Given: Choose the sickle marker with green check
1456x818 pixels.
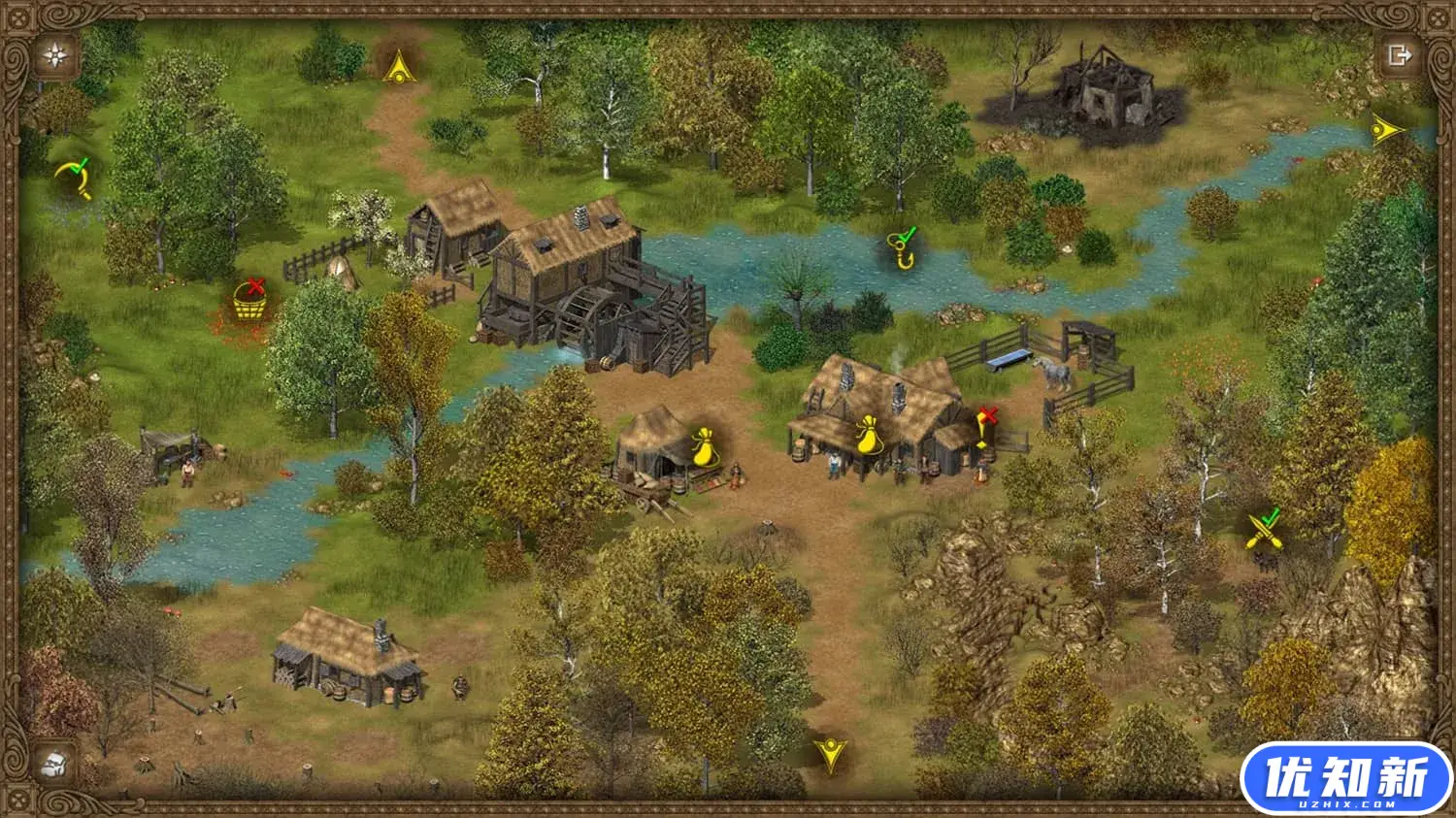Looking at the screenshot, I should pos(74,178).
